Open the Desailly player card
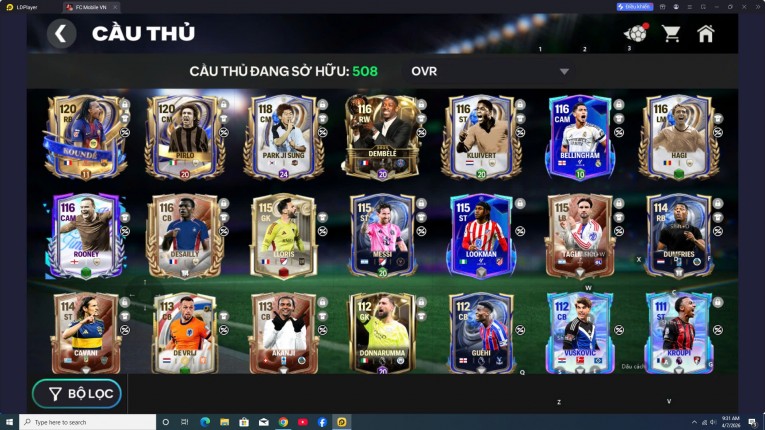The width and height of the screenshot is (765, 430). click(x=182, y=236)
